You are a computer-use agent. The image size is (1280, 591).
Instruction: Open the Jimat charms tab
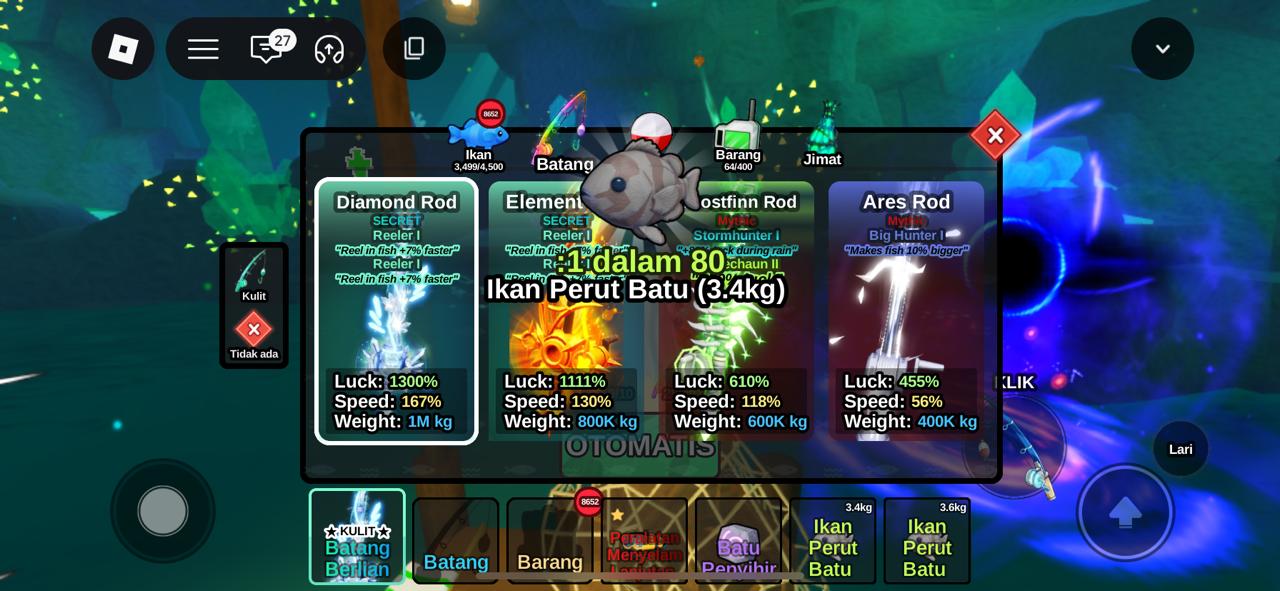coord(823,137)
